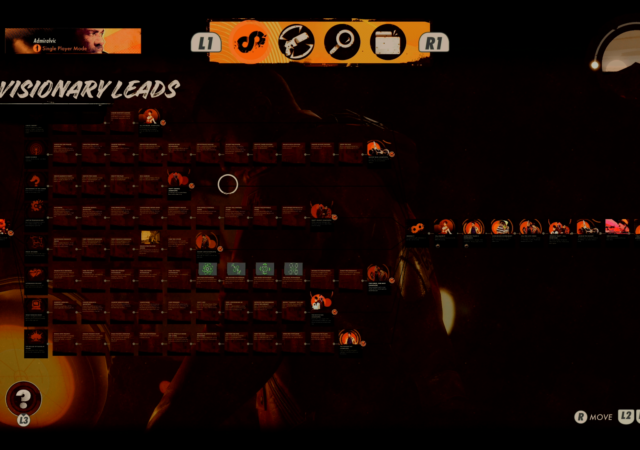640x450 pixels.
Task: Switch to the pistol loadout tab
Action: [x=296, y=42]
